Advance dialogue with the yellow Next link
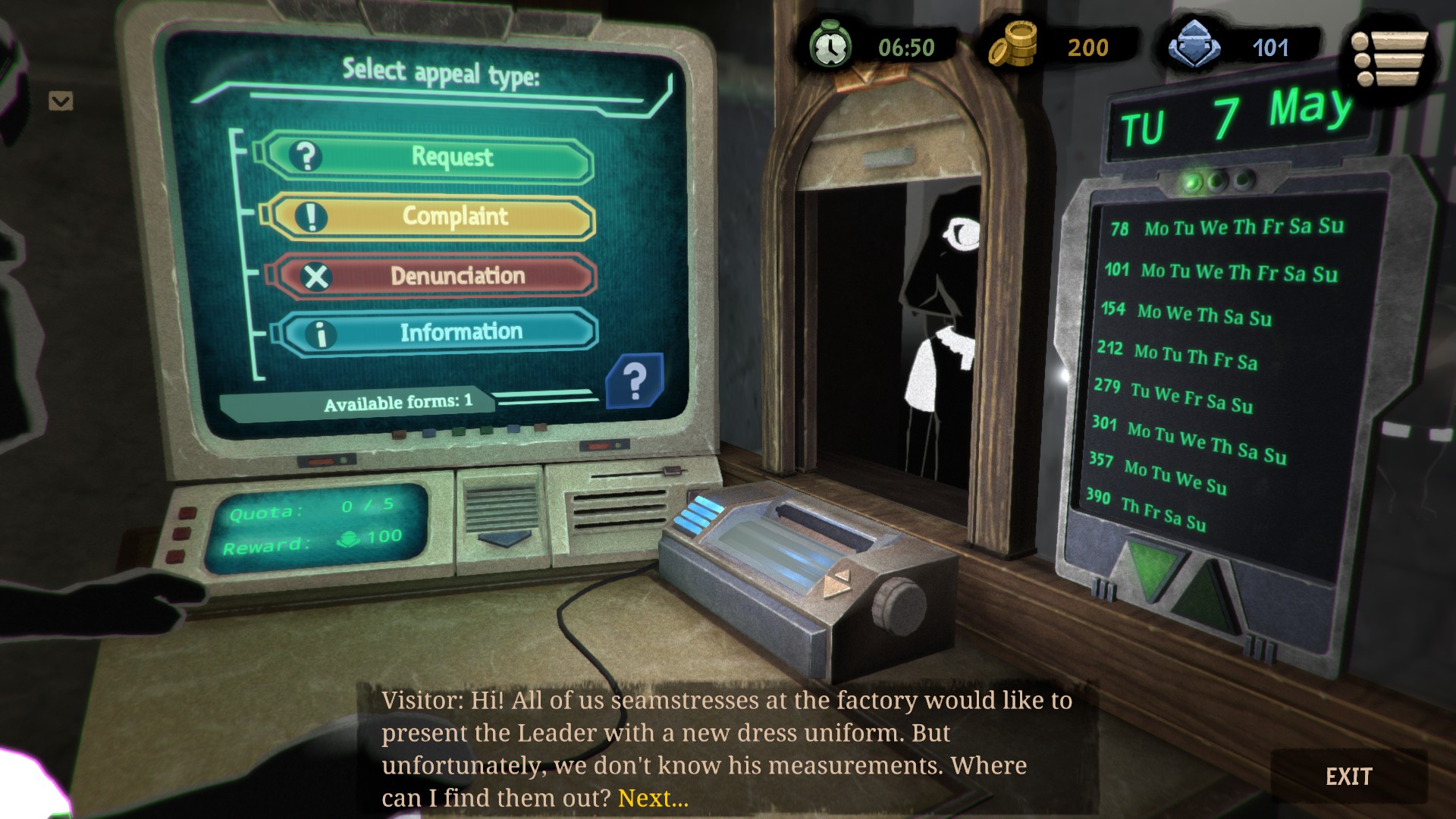This screenshot has width=1456, height=819. point(653,799)
